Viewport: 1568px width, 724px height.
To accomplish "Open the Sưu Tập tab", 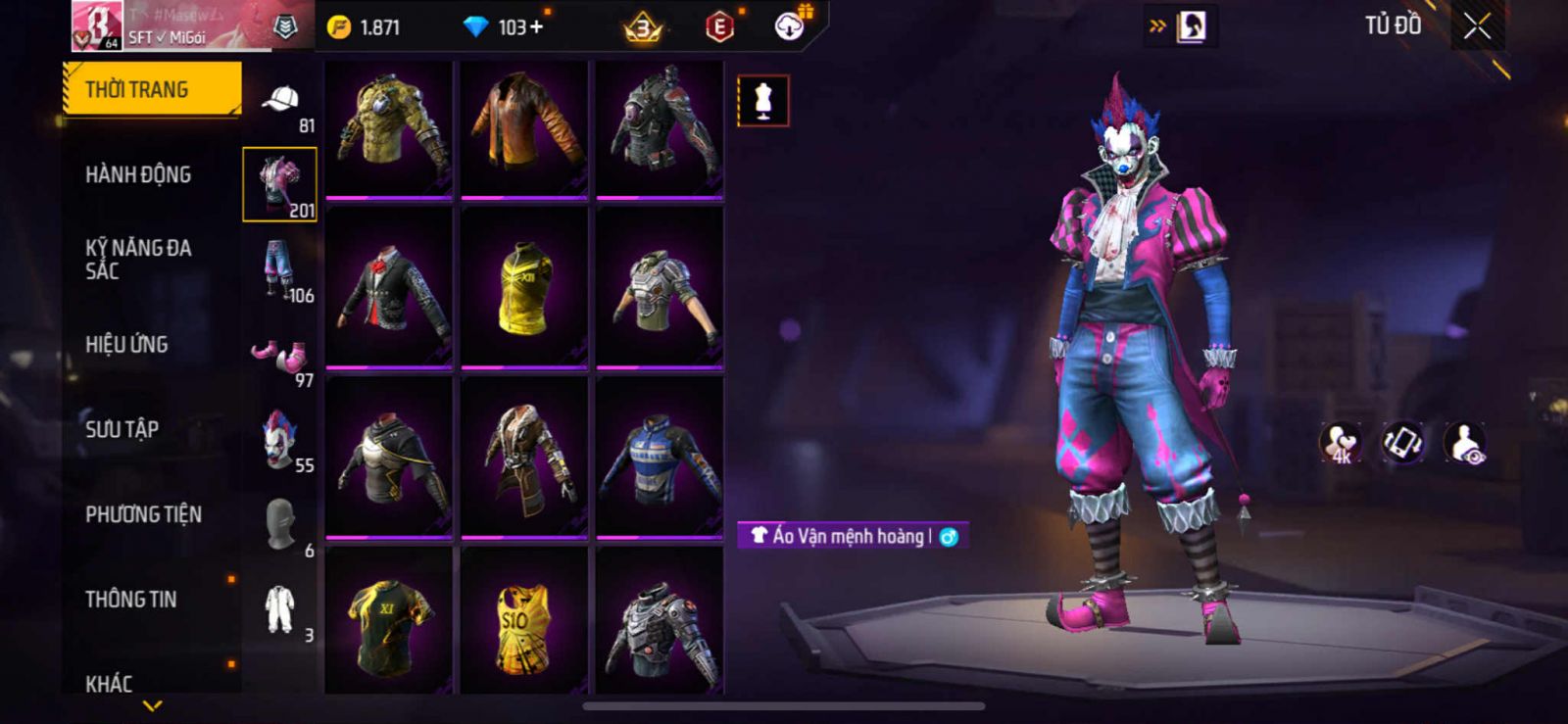I will click(x=122, y=429).
